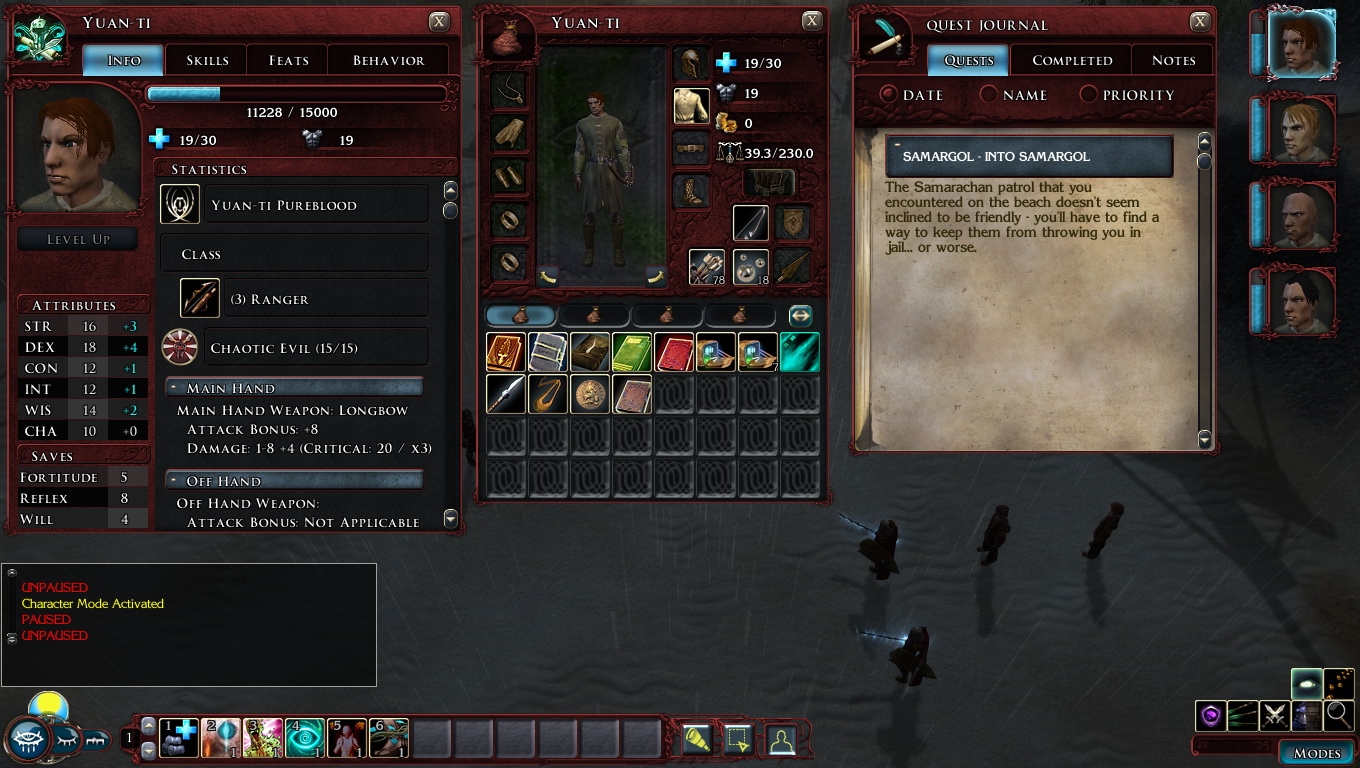Open the Feats tab
Viewport: 1360px width, 768px height.
click(288, 61)
